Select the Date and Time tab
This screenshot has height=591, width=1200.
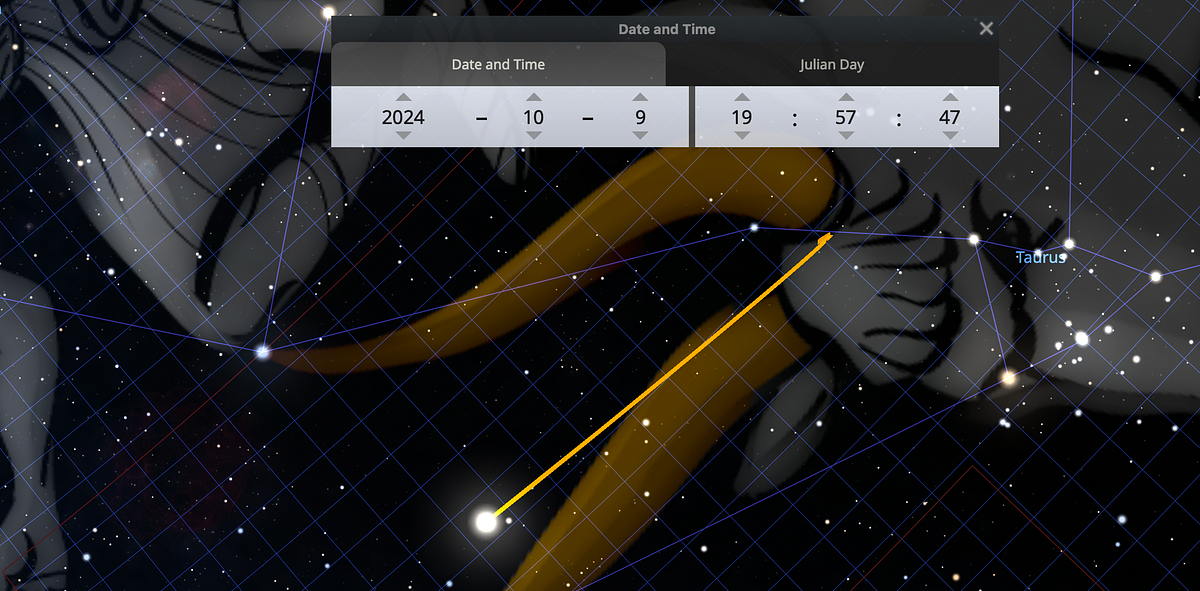click(x=498, y=65)
